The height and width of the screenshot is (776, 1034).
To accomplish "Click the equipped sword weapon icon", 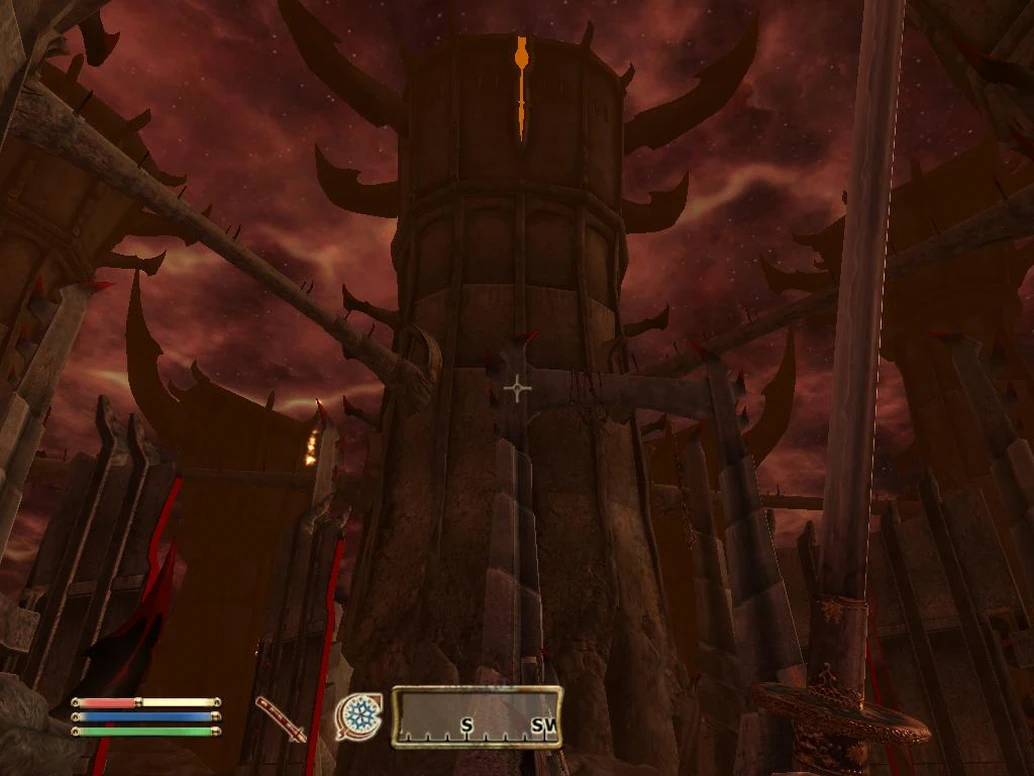I will point(281,719).
